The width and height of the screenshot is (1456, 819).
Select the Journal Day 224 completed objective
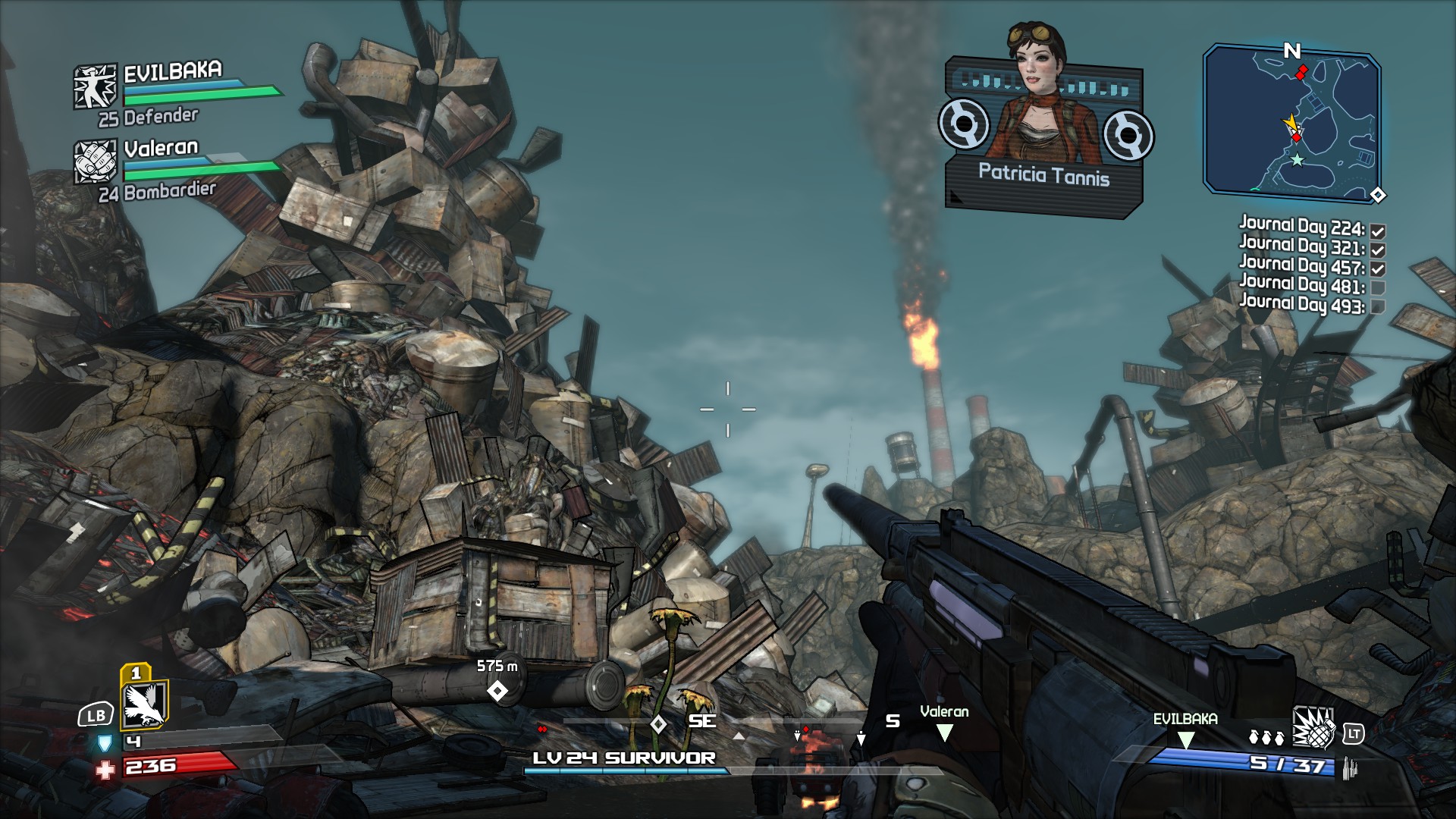coord(1301,227)
